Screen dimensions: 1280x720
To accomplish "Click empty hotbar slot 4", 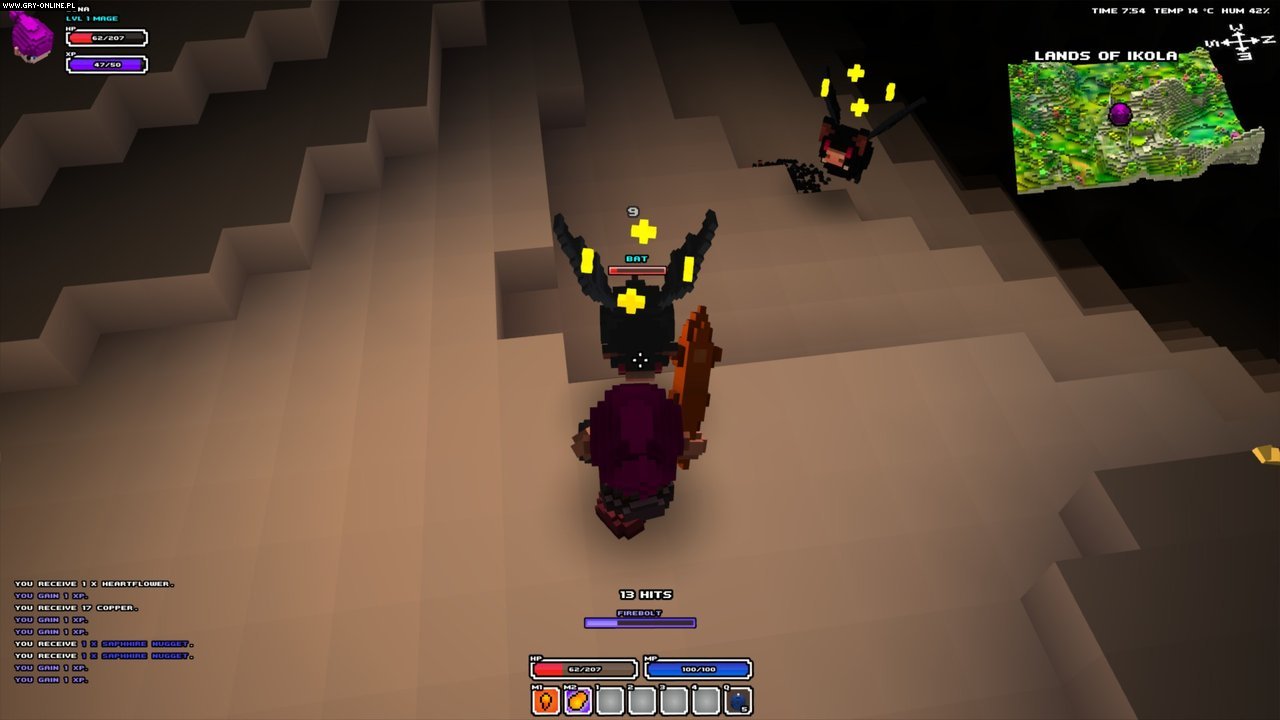I will coord(705,701).
